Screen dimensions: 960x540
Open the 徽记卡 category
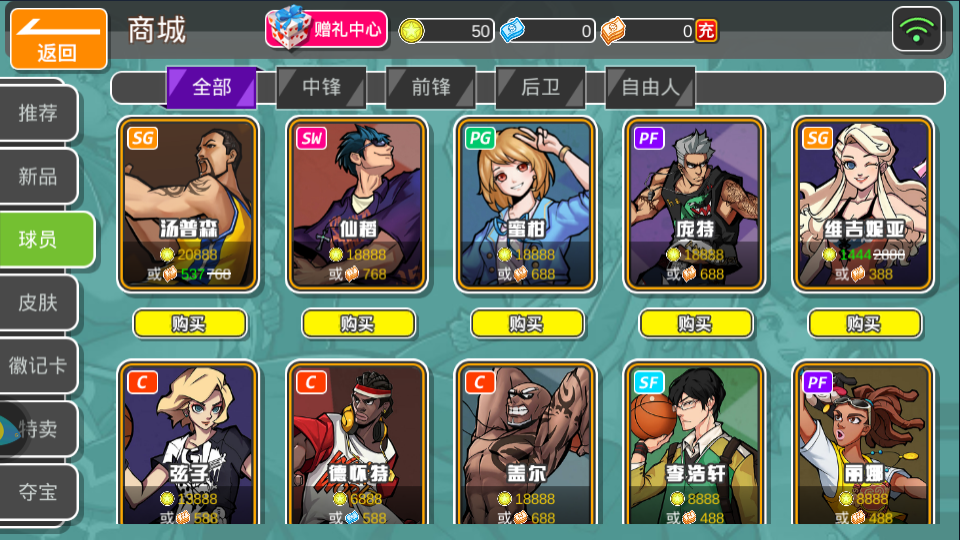38,366
